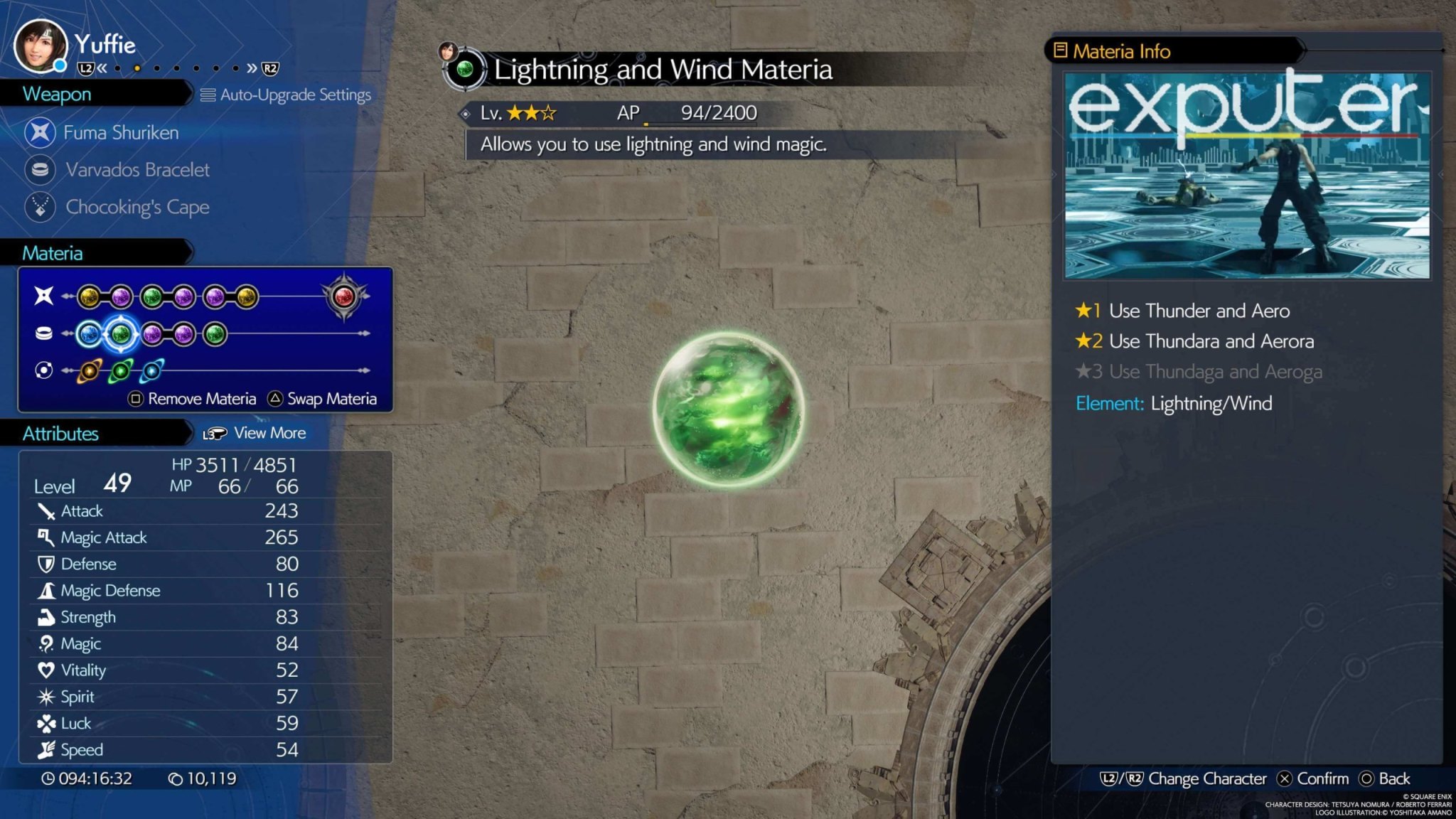1456x819 pixels.
Task: Click Swap Materia
Action: [323, 399]
